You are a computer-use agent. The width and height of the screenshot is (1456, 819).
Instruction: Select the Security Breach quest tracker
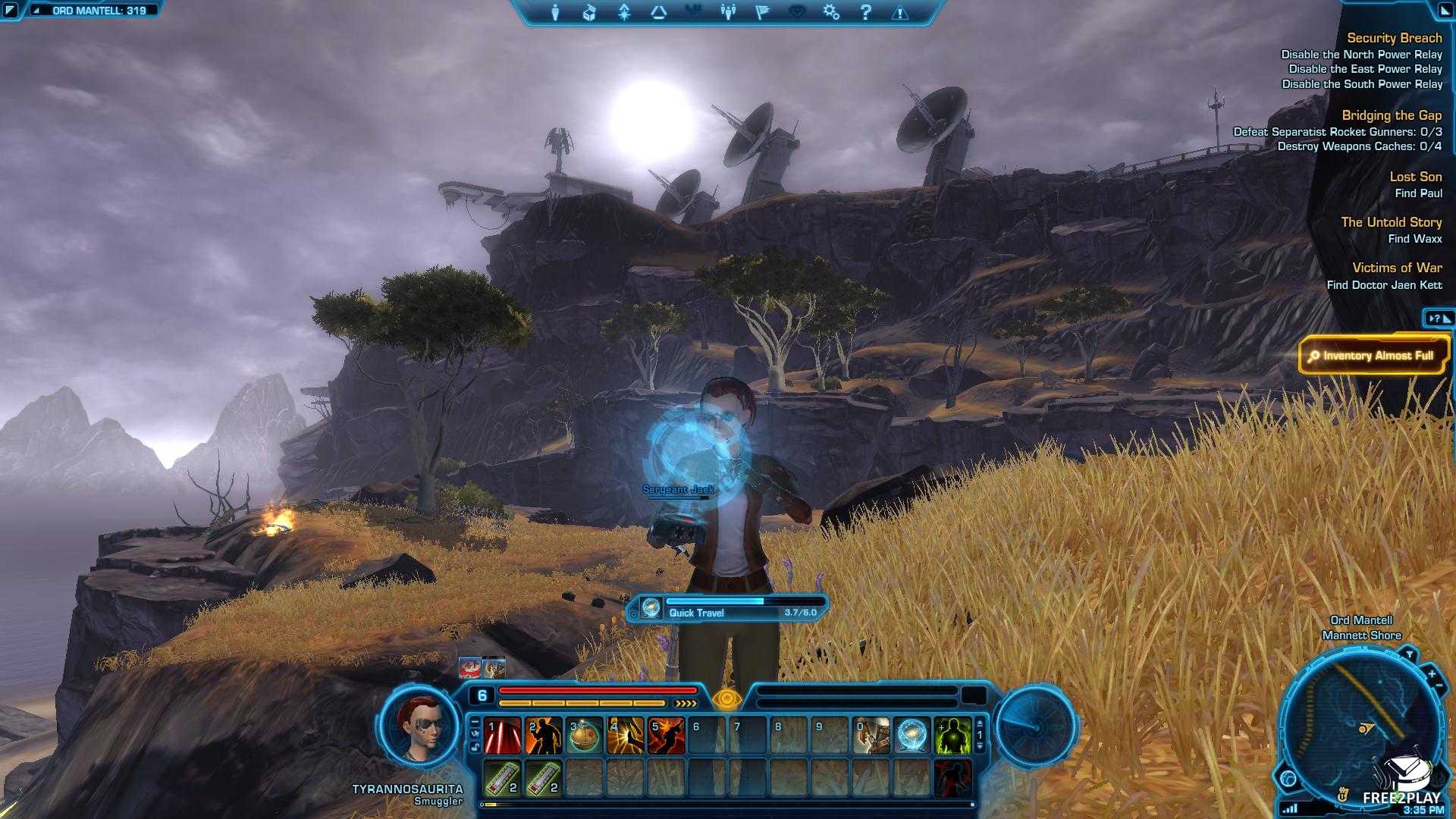(1394, 38)
